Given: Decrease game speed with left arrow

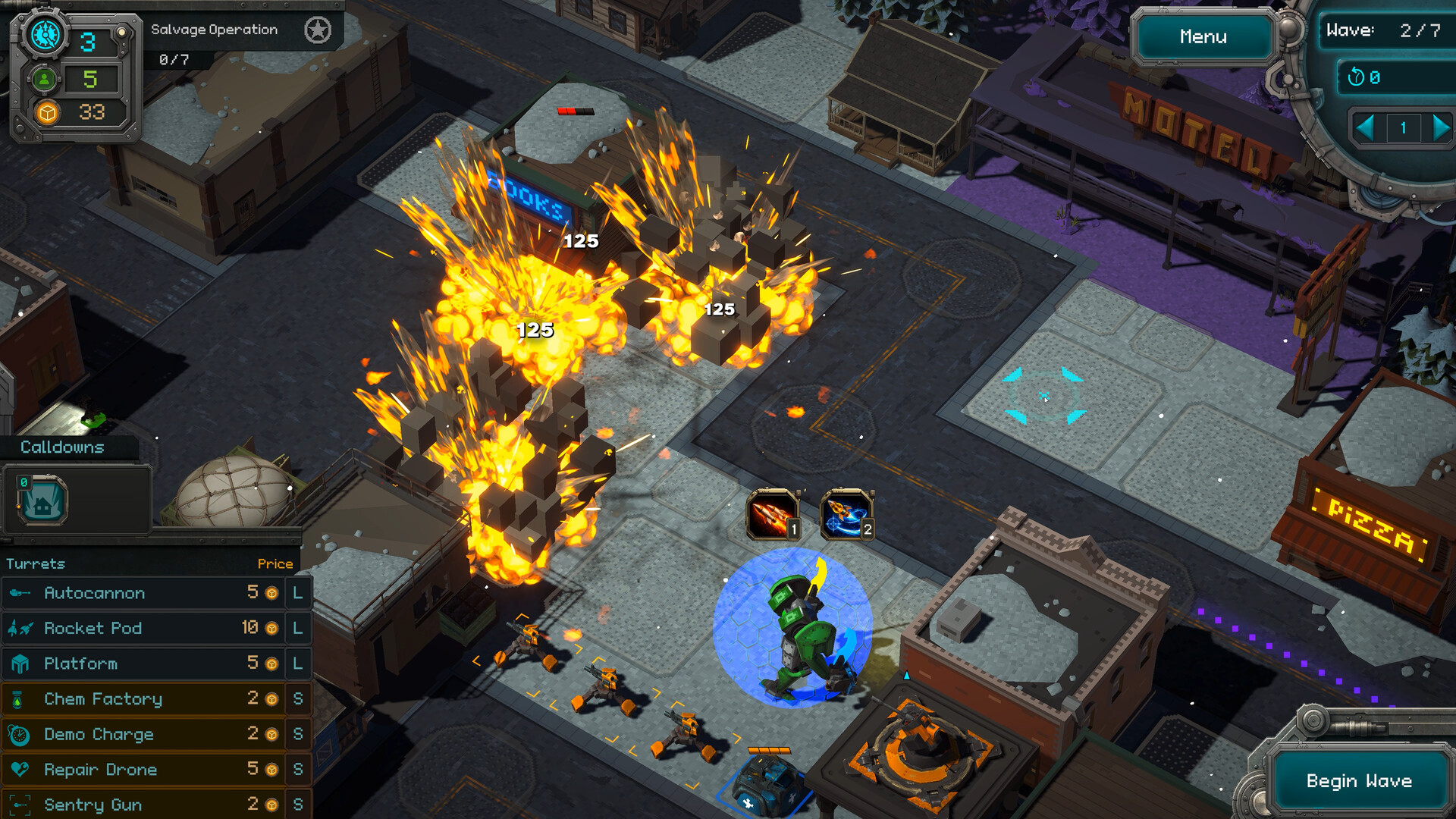Looking at the screenshot, I should (1365, 127).
